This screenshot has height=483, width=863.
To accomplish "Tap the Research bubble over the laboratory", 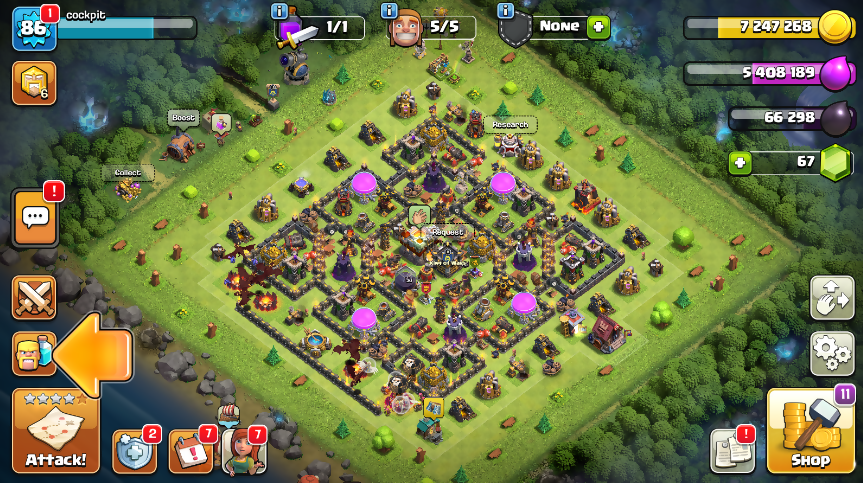I will tap(510, 125).
